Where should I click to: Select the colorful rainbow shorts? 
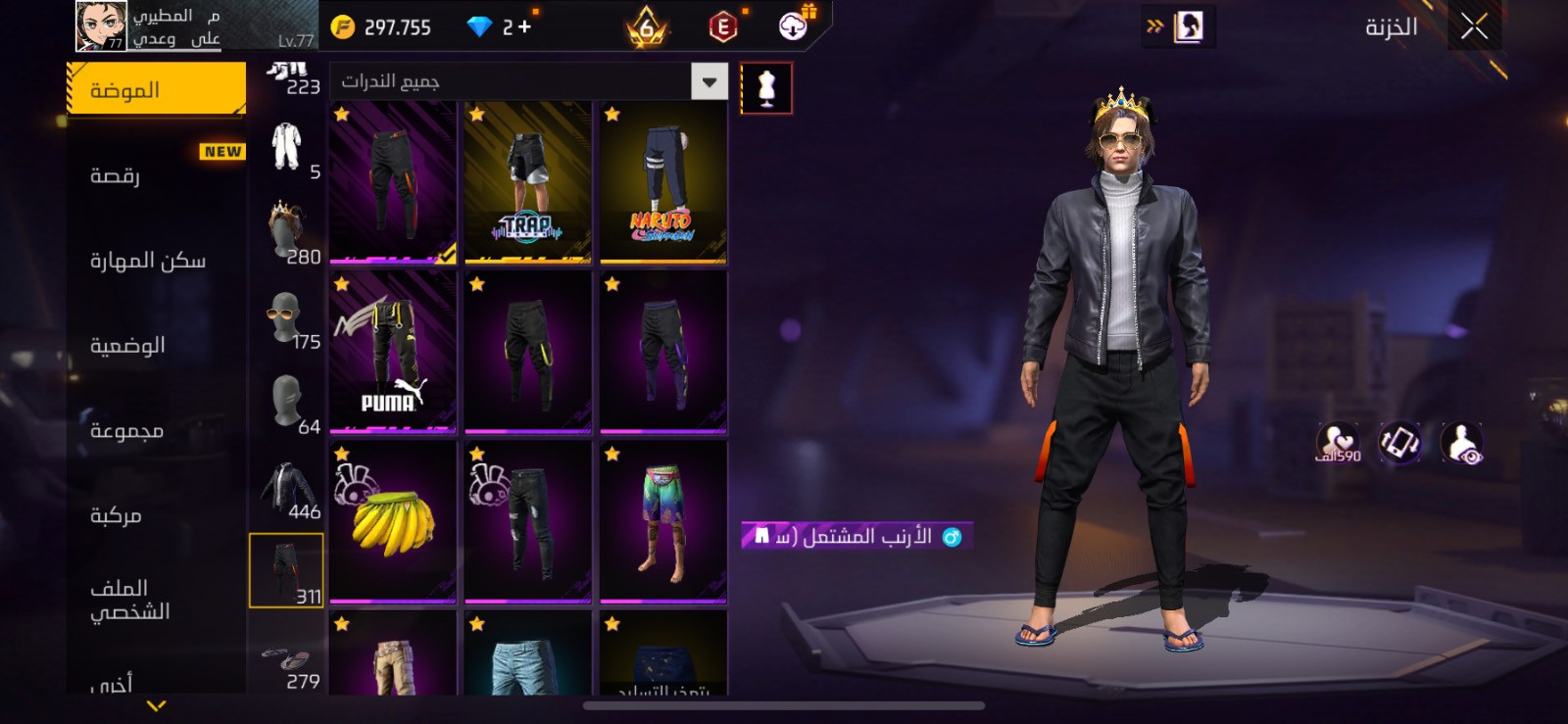tap(663, 522)
